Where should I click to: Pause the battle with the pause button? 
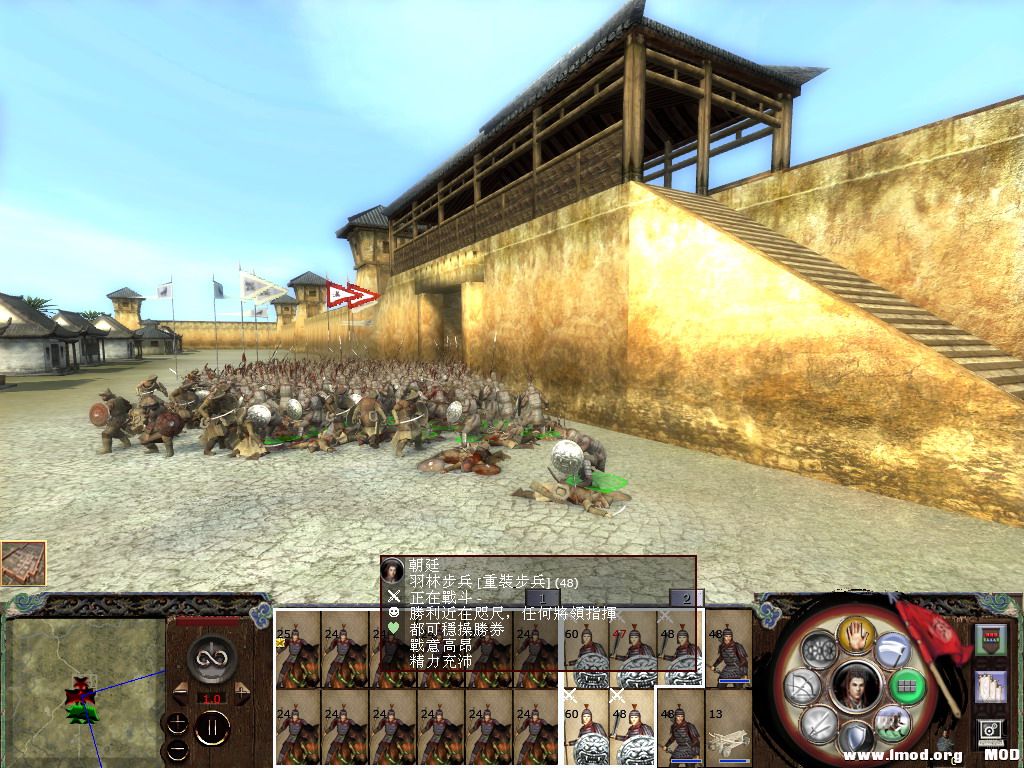coord(213,727)
